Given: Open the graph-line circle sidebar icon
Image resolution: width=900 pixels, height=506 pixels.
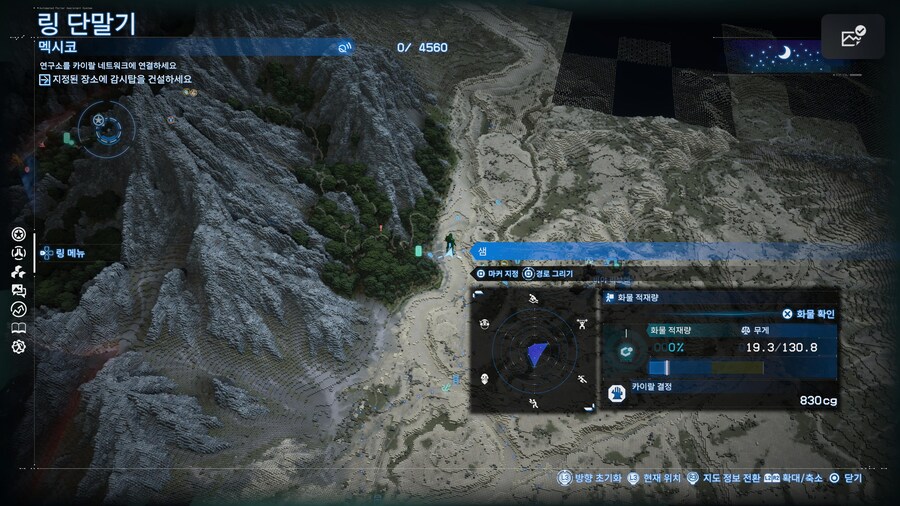Looking at the screenshot, I should point(18,309).
